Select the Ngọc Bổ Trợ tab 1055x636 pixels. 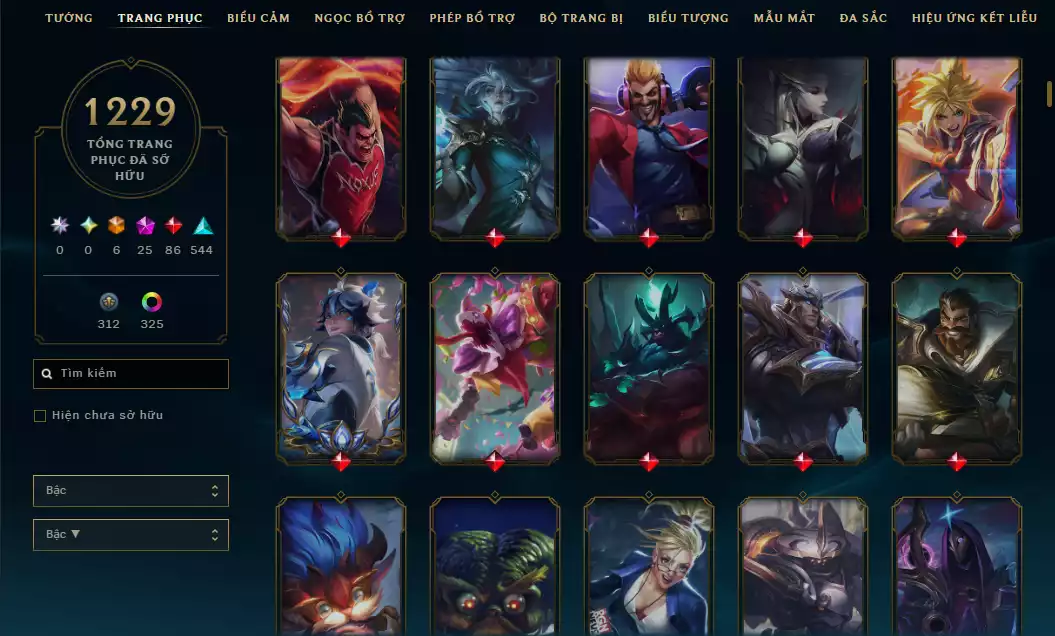(x=359, y=18)
